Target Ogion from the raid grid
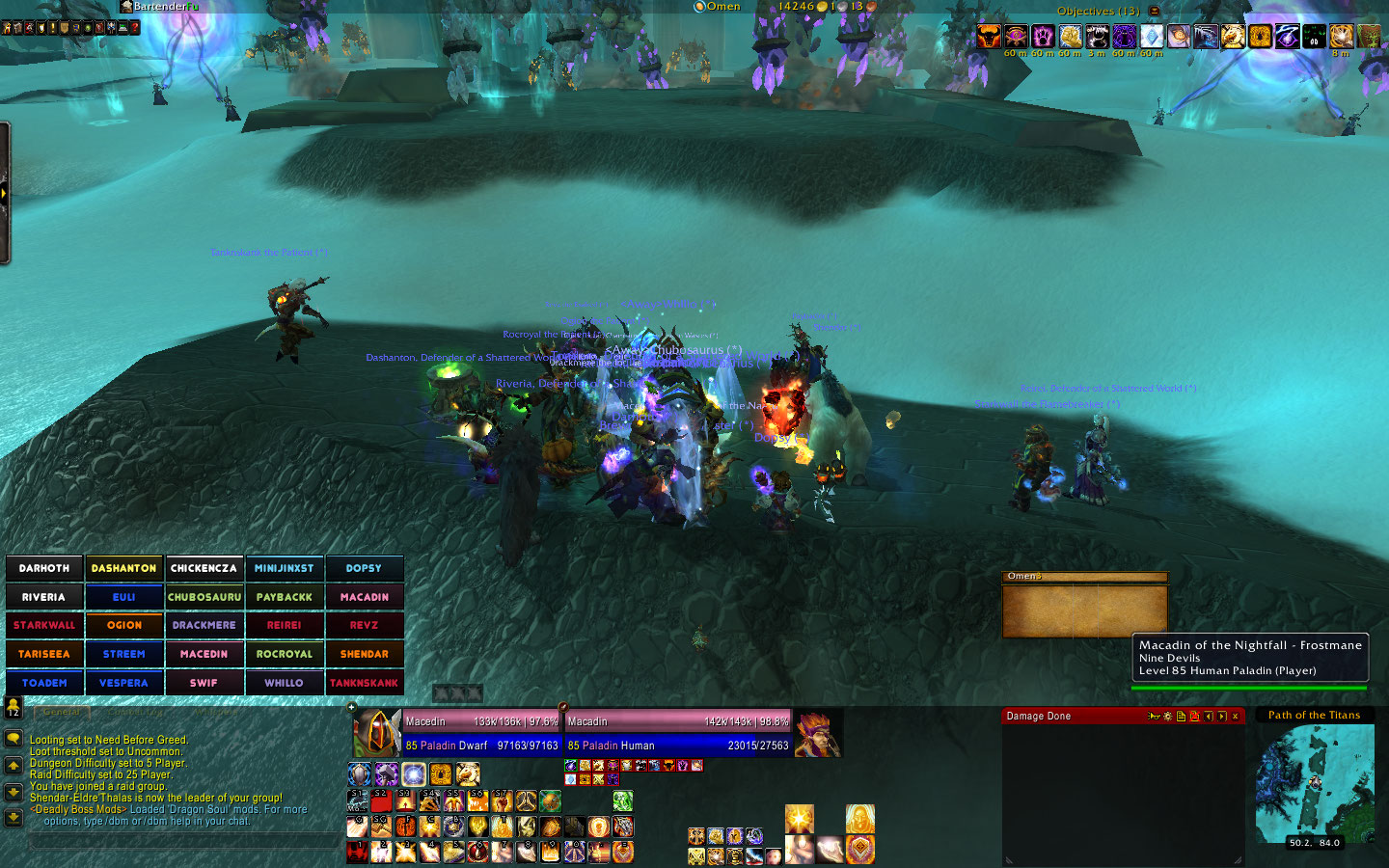The height and width of the screenshot is (868, 1389). (124, 625)
